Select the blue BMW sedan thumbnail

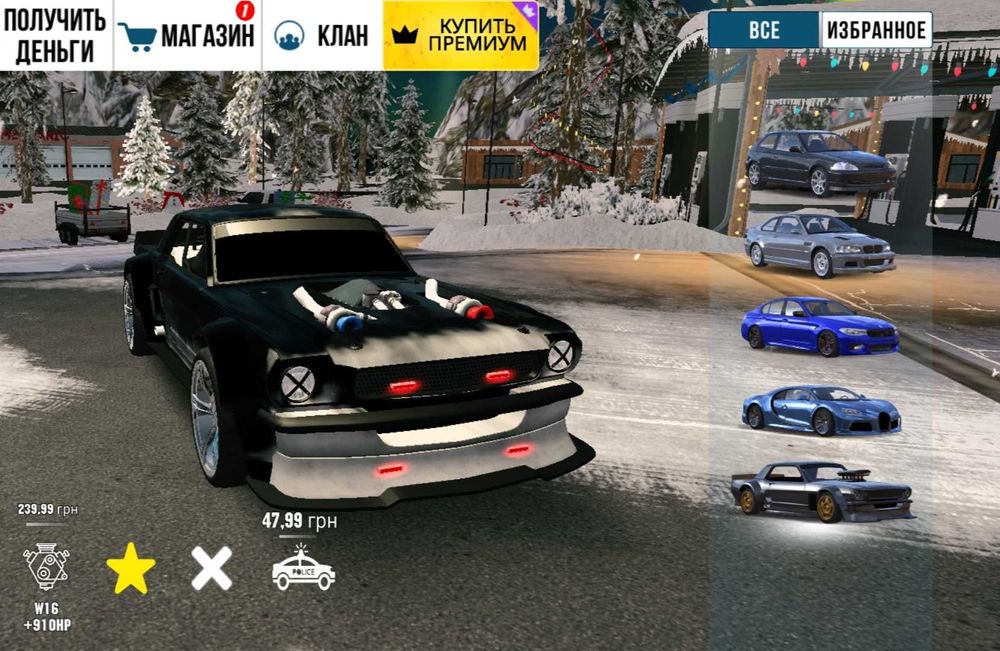[819, 326]
